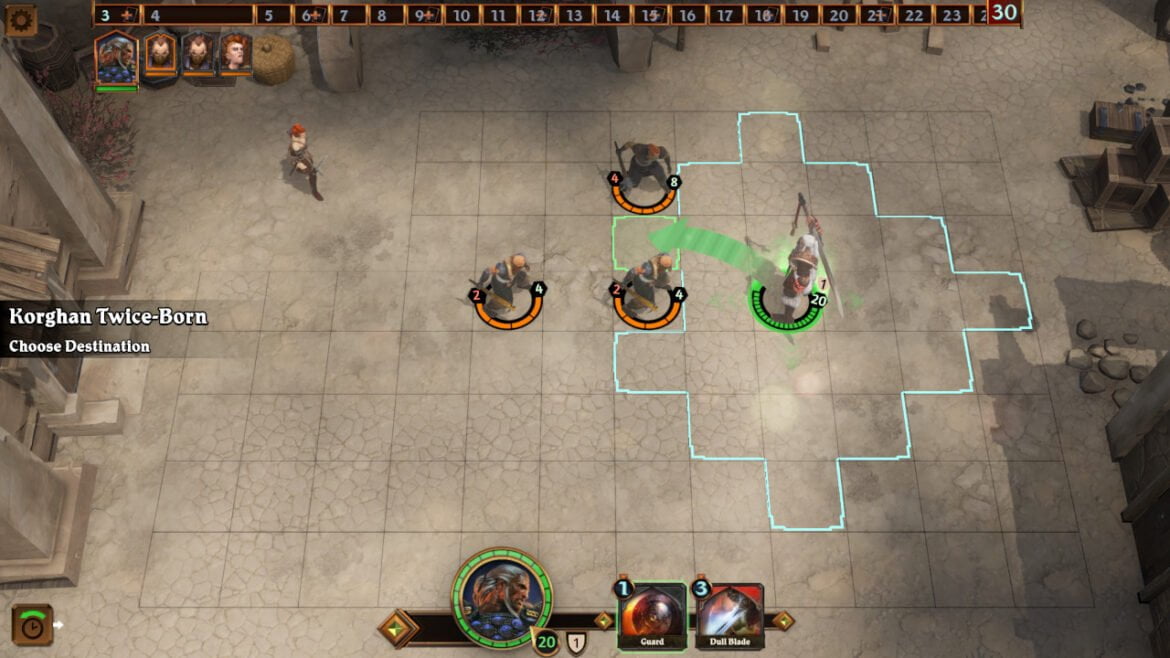Select the Guard card
Screen dimensions: 1170x658
click(652, 616)
